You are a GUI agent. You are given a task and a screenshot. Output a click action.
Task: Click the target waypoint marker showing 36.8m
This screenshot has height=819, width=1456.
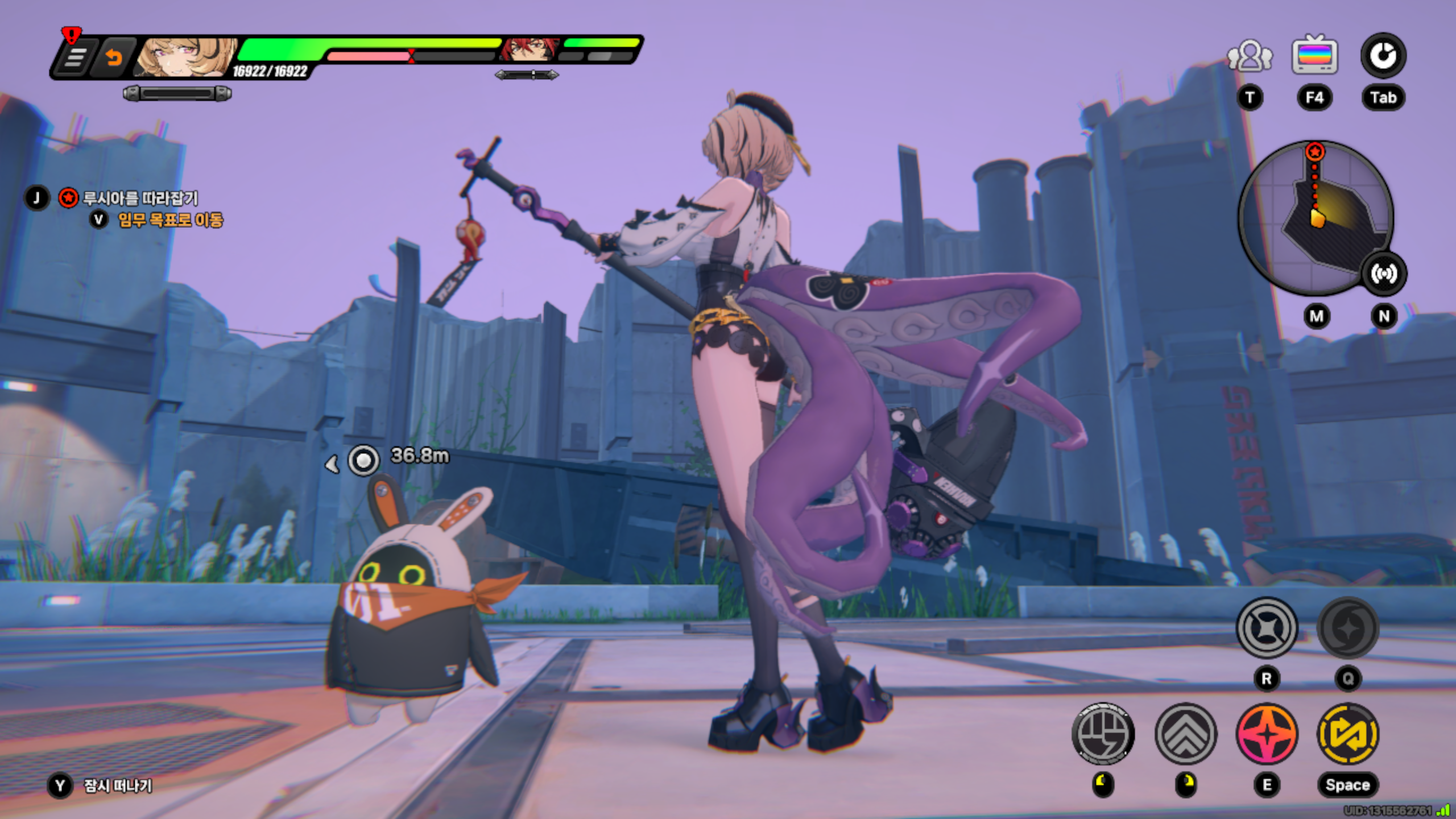click(x=363, y=460)
